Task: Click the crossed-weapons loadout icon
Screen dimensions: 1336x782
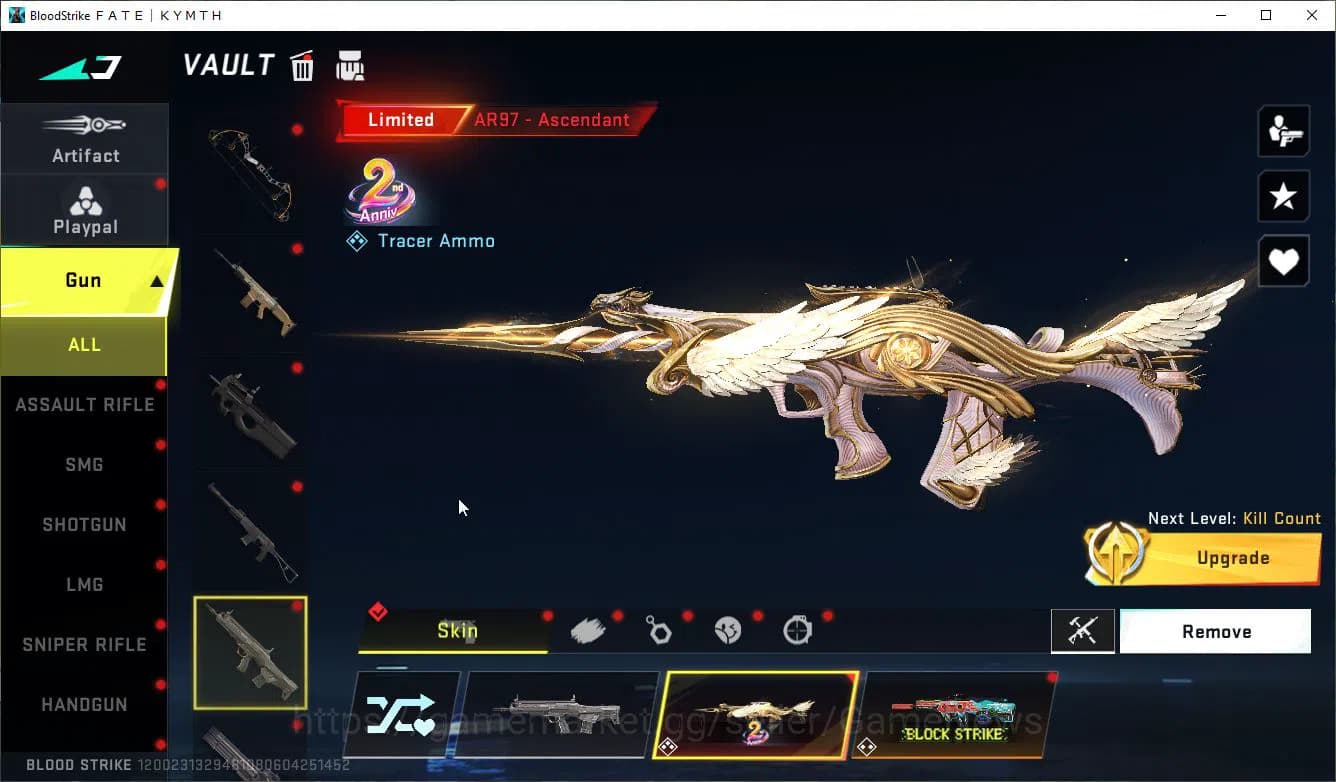Action: click(1083, 630)
